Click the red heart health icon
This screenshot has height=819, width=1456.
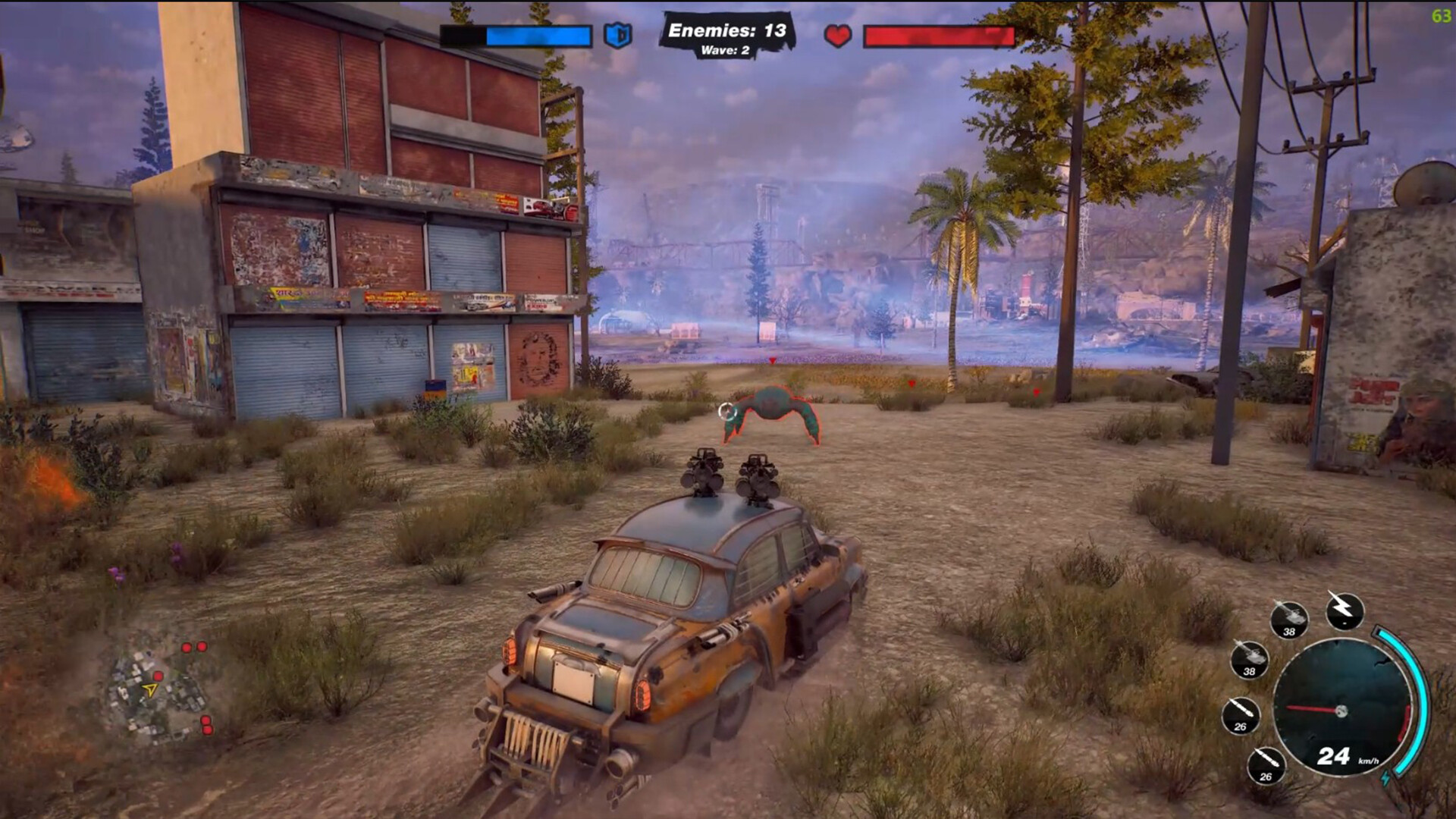(x=837, y=36)
